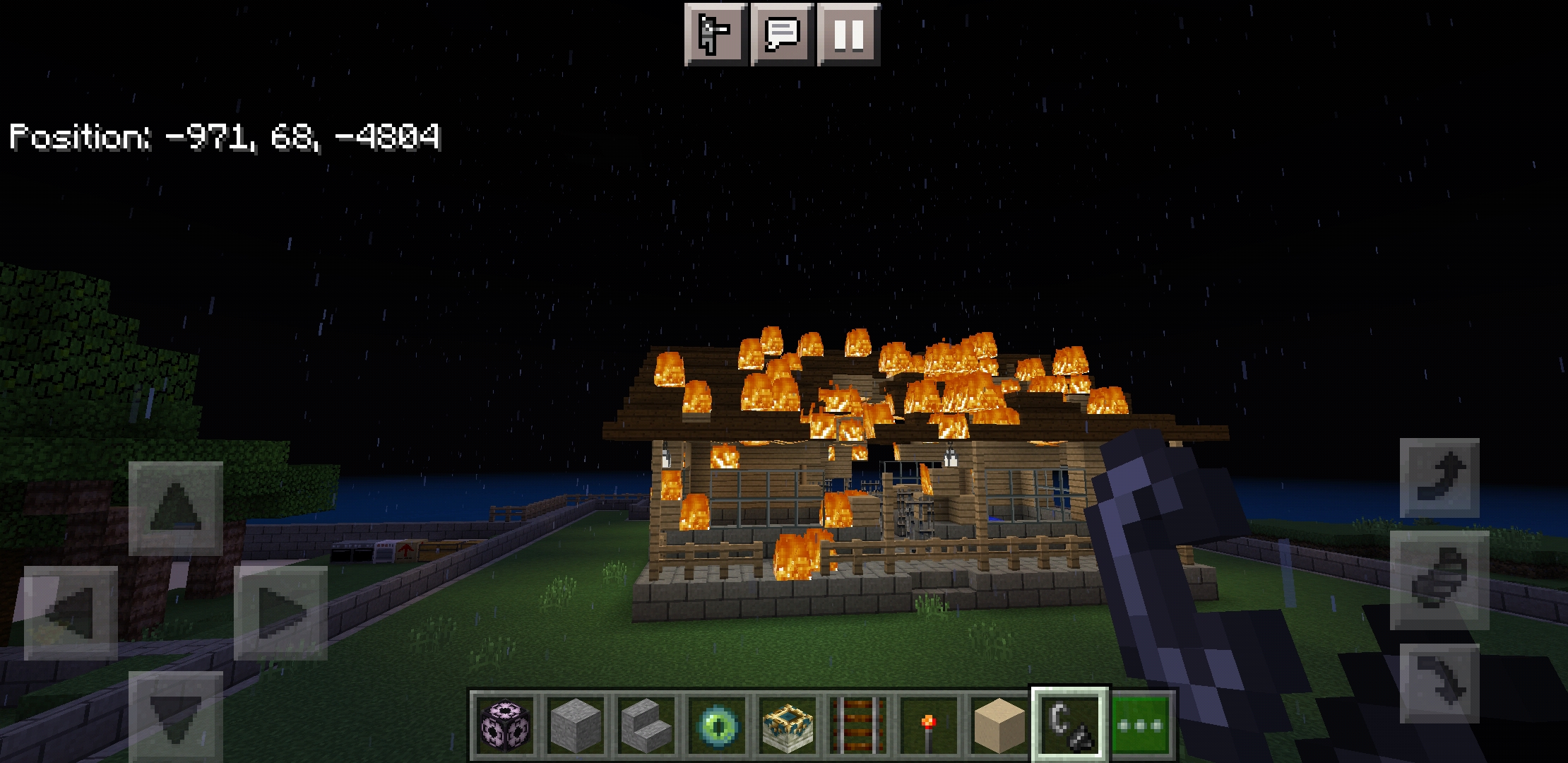
Task: Select the stone stairs hotbar slot
Action: point(646,726)
